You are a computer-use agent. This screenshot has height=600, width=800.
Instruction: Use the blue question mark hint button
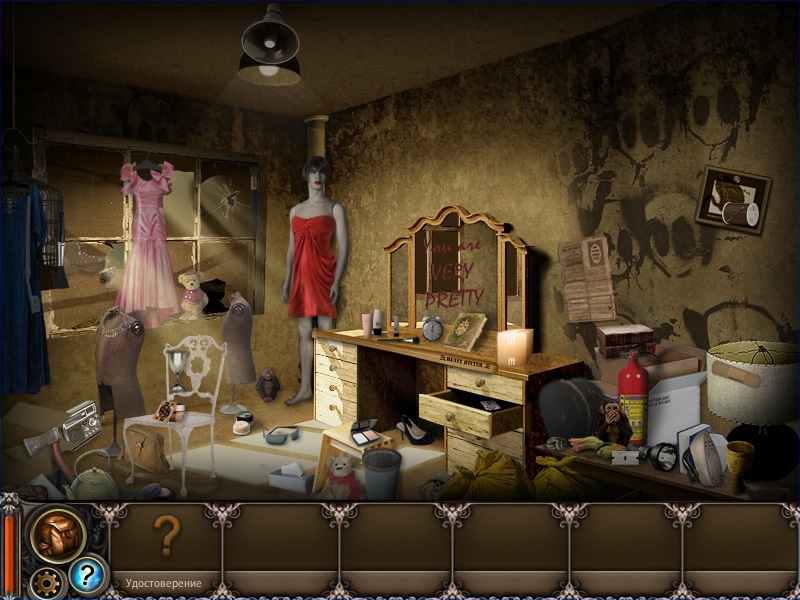87,575
